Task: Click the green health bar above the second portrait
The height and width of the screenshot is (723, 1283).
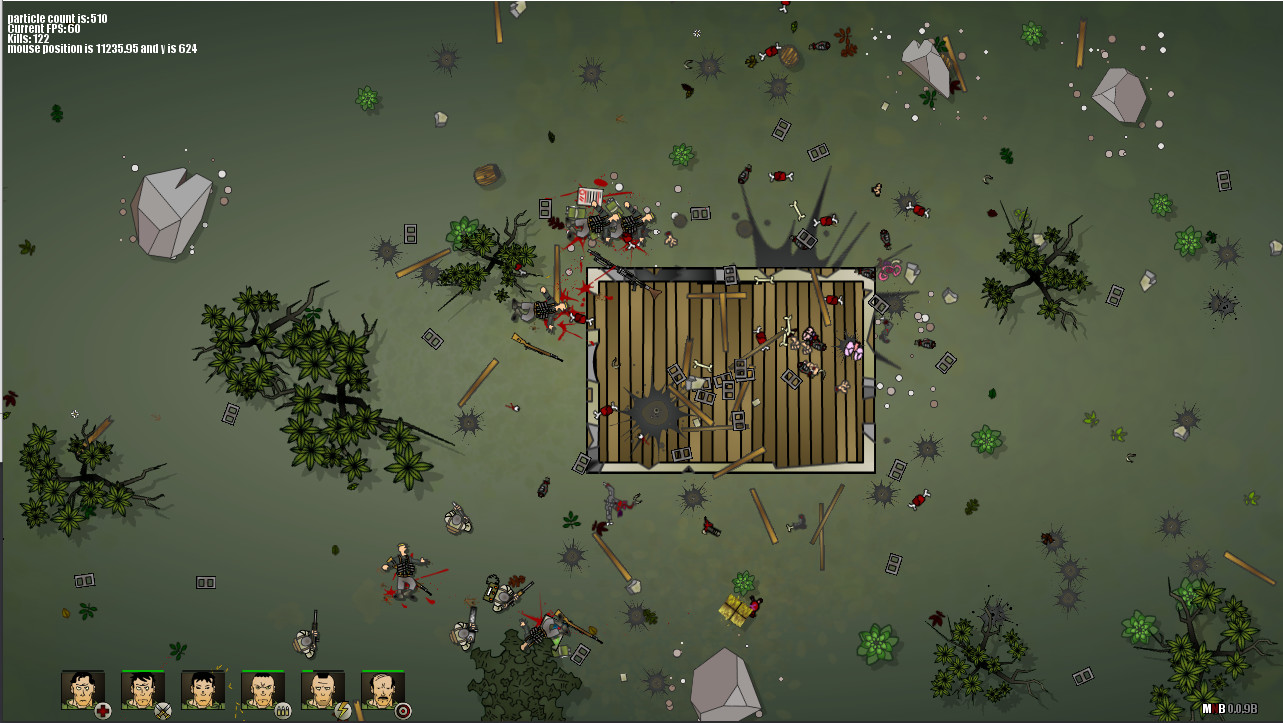Action: click(142, 670)
